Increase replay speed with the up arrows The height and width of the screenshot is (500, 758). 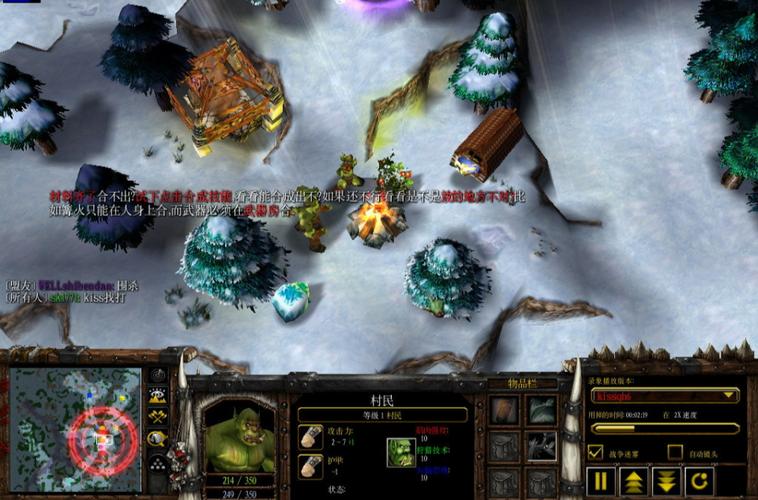633,481
